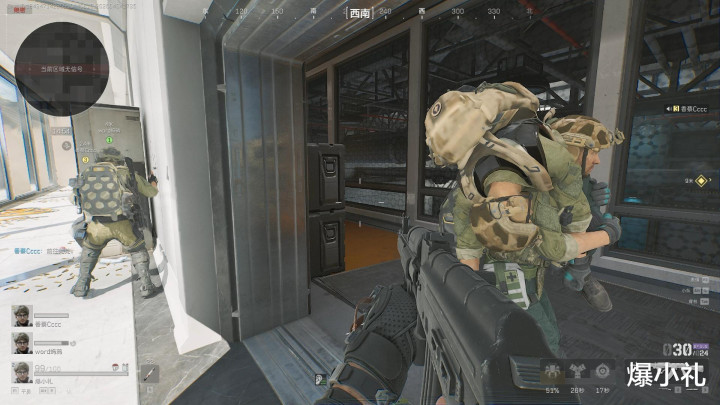The image size is (720, 405).
Task: Select player 爆小礼's own portrait
Action: (20, 372)
